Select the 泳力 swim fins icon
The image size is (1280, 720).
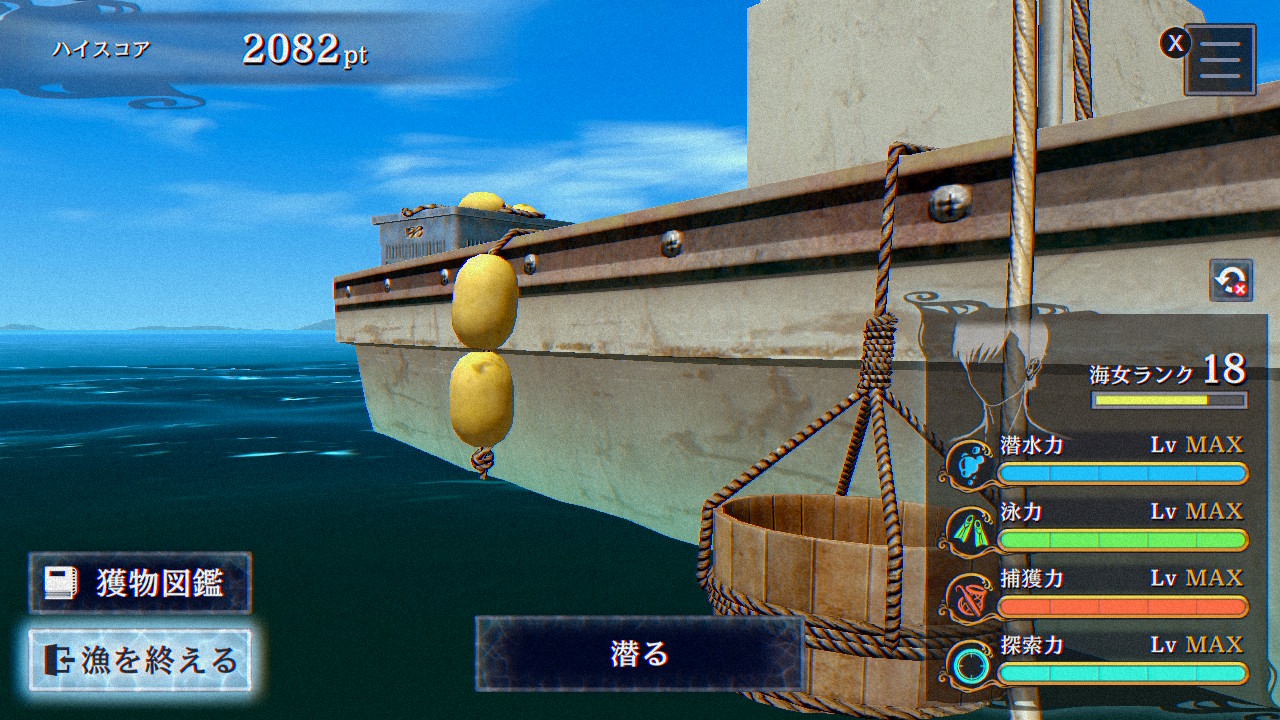point(969,529)
